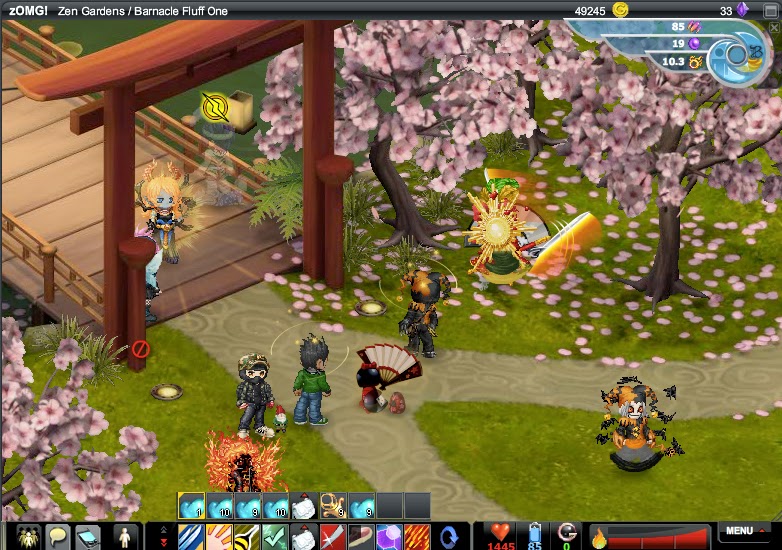The width and height of the screenshot is (782, 550).
Task: Use the green checkmark ring ability
Action: 275,536
